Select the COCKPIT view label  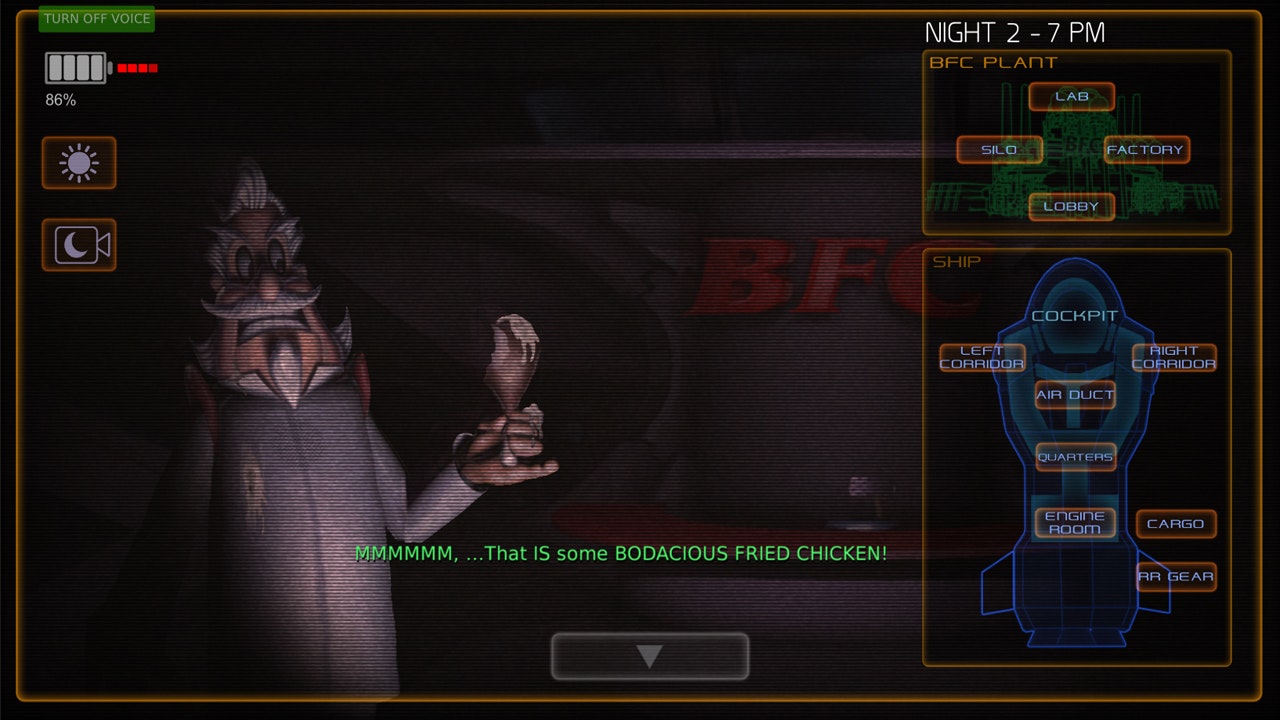(1075, 314)
